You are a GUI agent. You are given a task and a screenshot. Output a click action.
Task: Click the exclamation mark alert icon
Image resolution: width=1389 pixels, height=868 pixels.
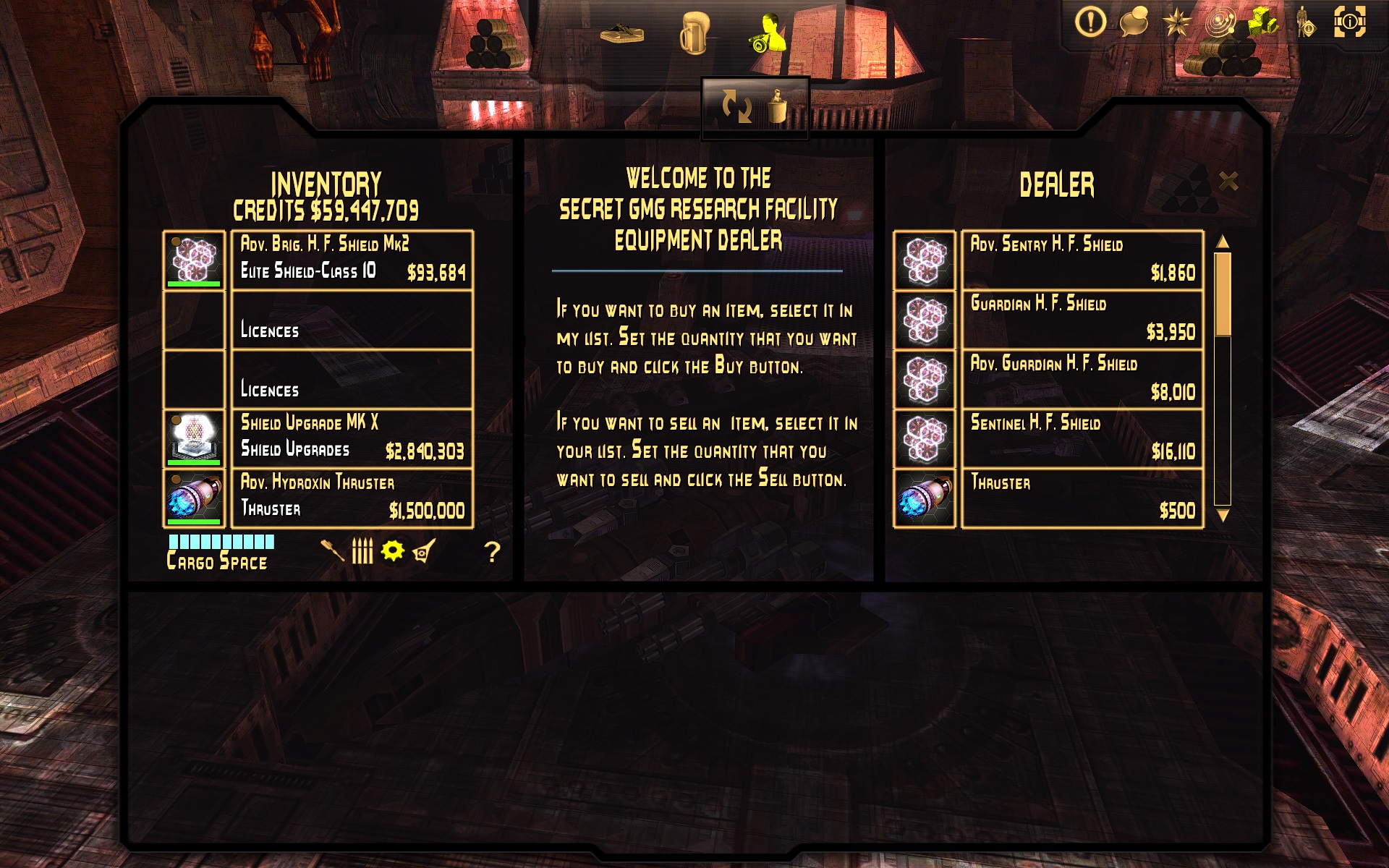1090,22
